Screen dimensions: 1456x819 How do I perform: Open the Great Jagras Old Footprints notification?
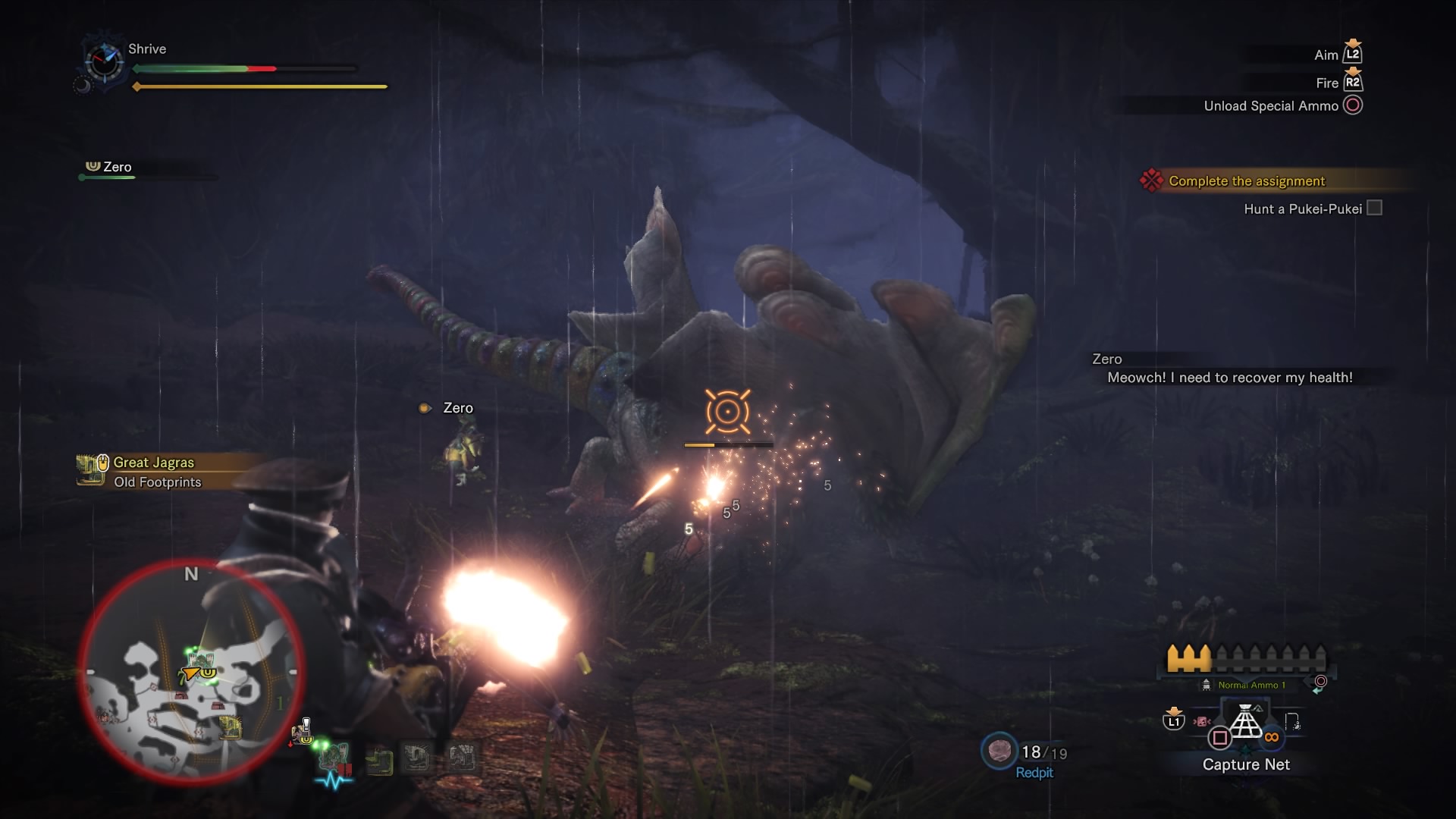coord(155,472)
